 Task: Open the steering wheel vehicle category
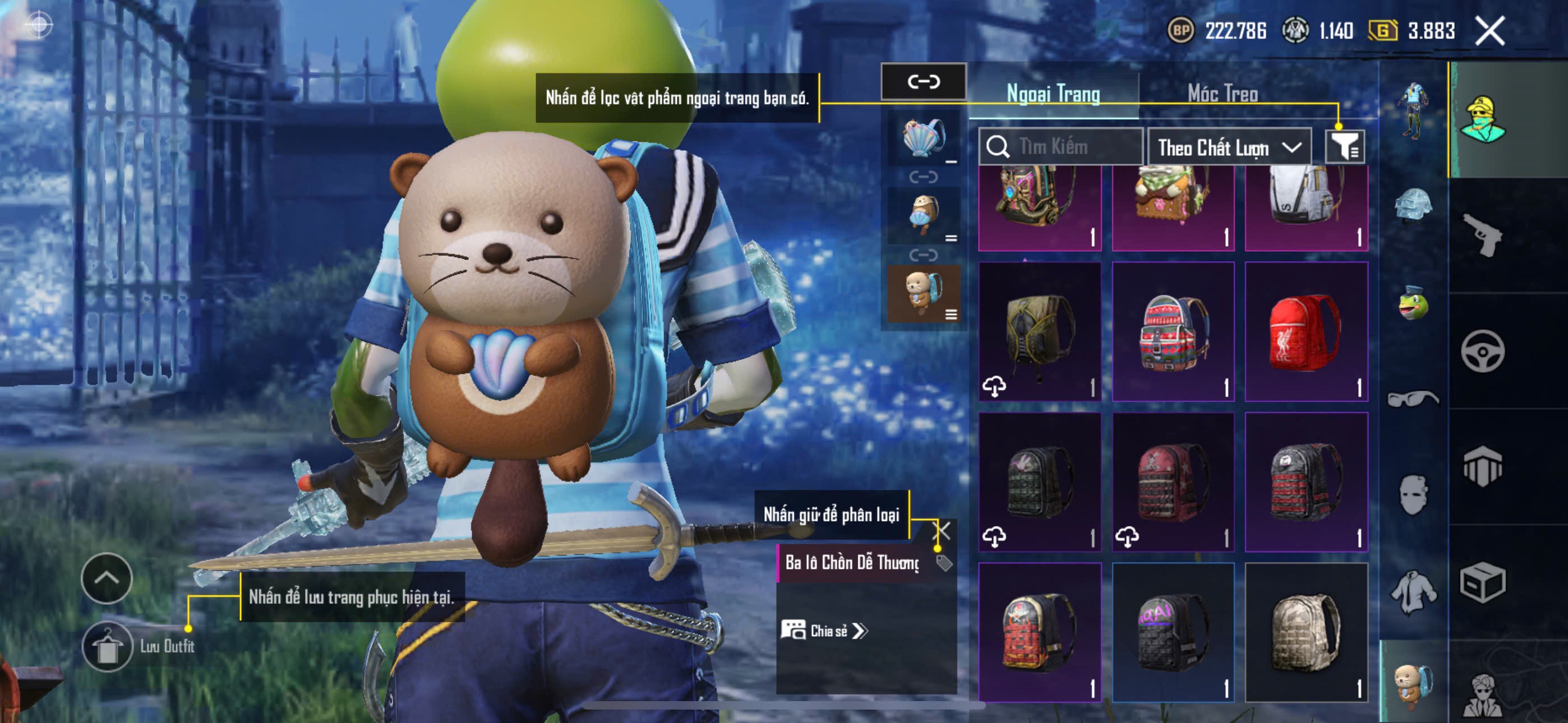click(1483, 351)
